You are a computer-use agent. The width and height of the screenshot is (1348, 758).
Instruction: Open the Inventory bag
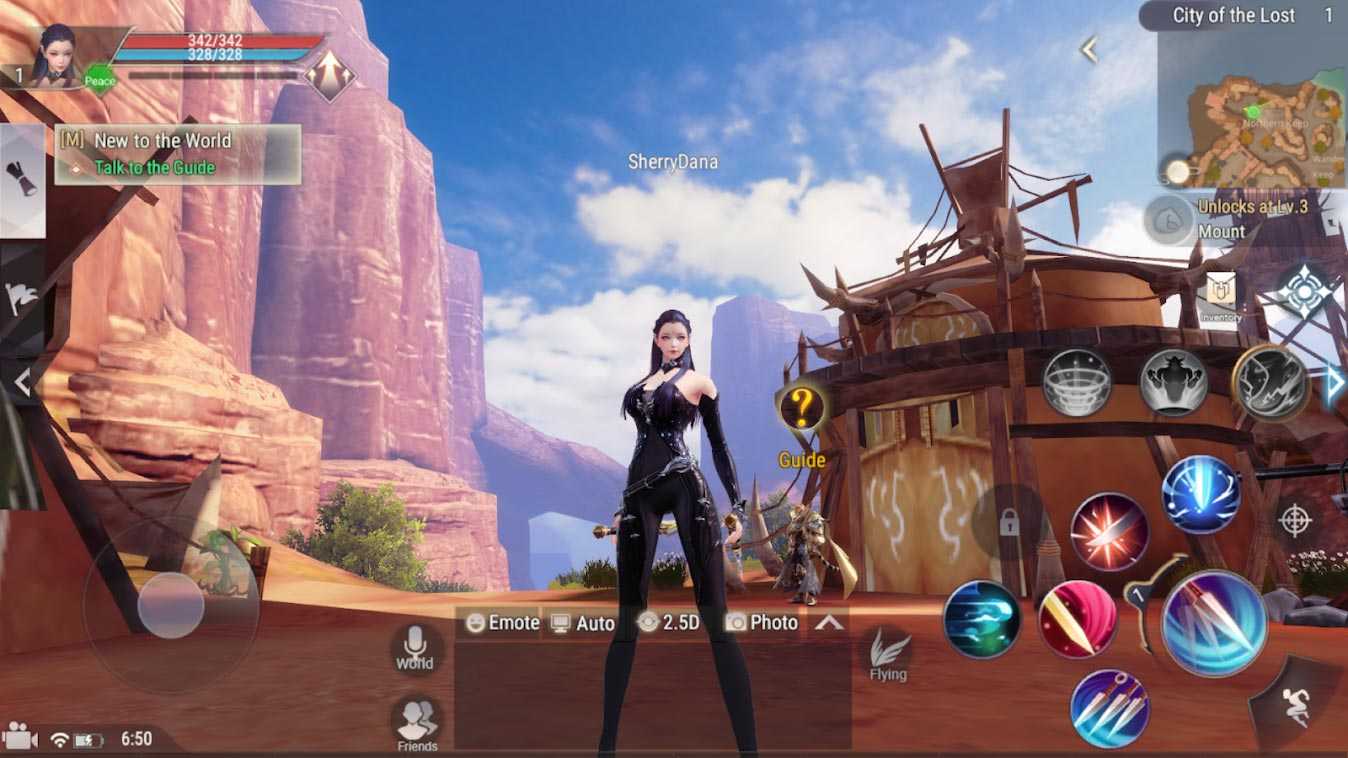tap(1221, 296)
